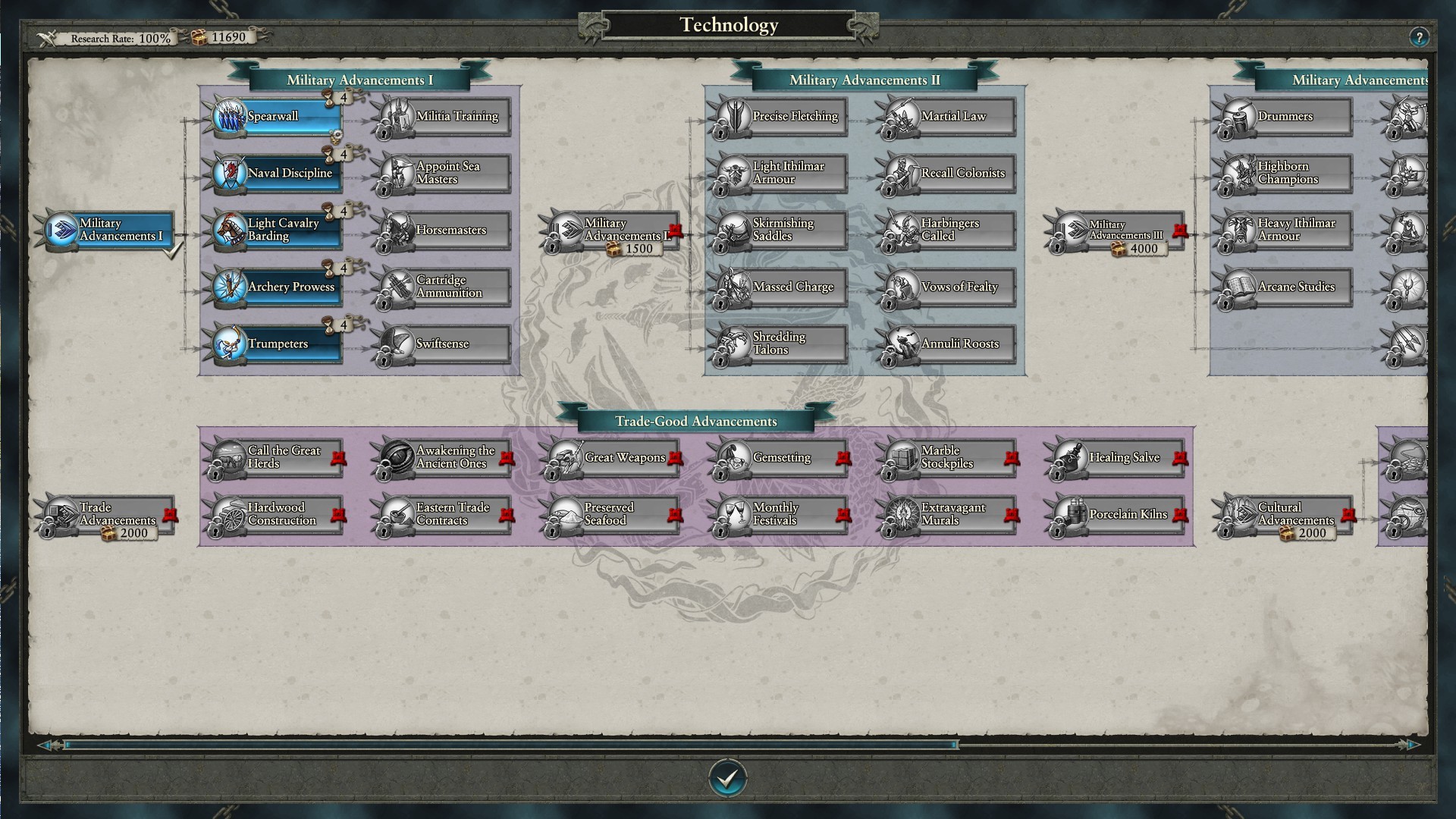
Task: Choose the Porcelain Kilns technology
Action: pos(1119,515)
